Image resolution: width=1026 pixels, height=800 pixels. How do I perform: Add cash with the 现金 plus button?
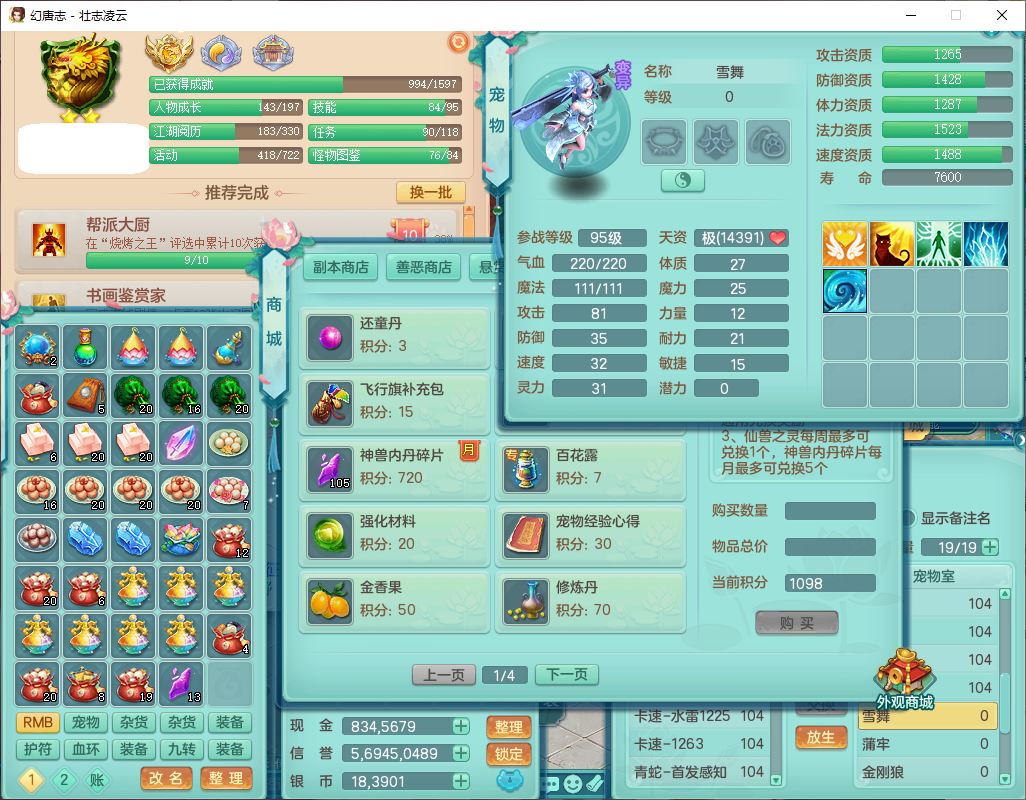pyautogui.click(x=461, y=726)
